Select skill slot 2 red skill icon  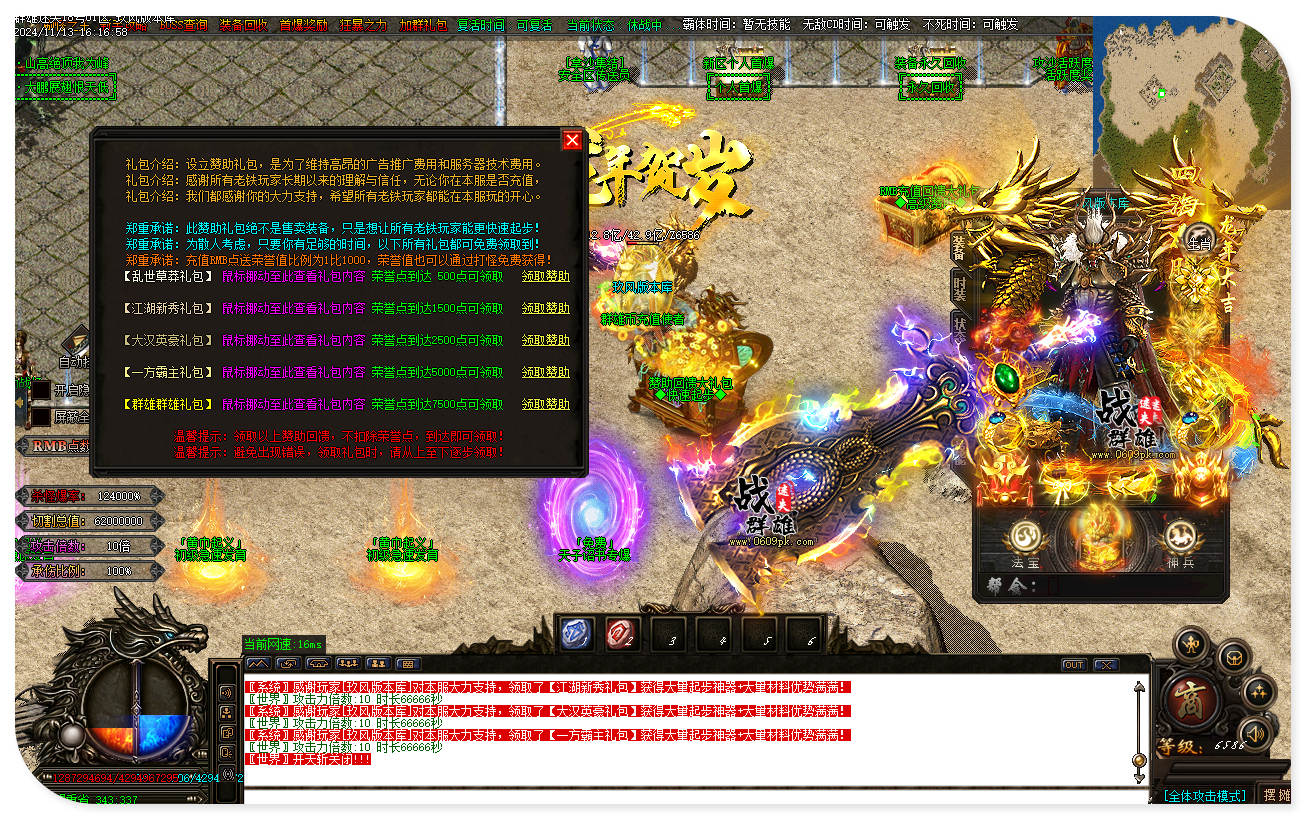620,633
